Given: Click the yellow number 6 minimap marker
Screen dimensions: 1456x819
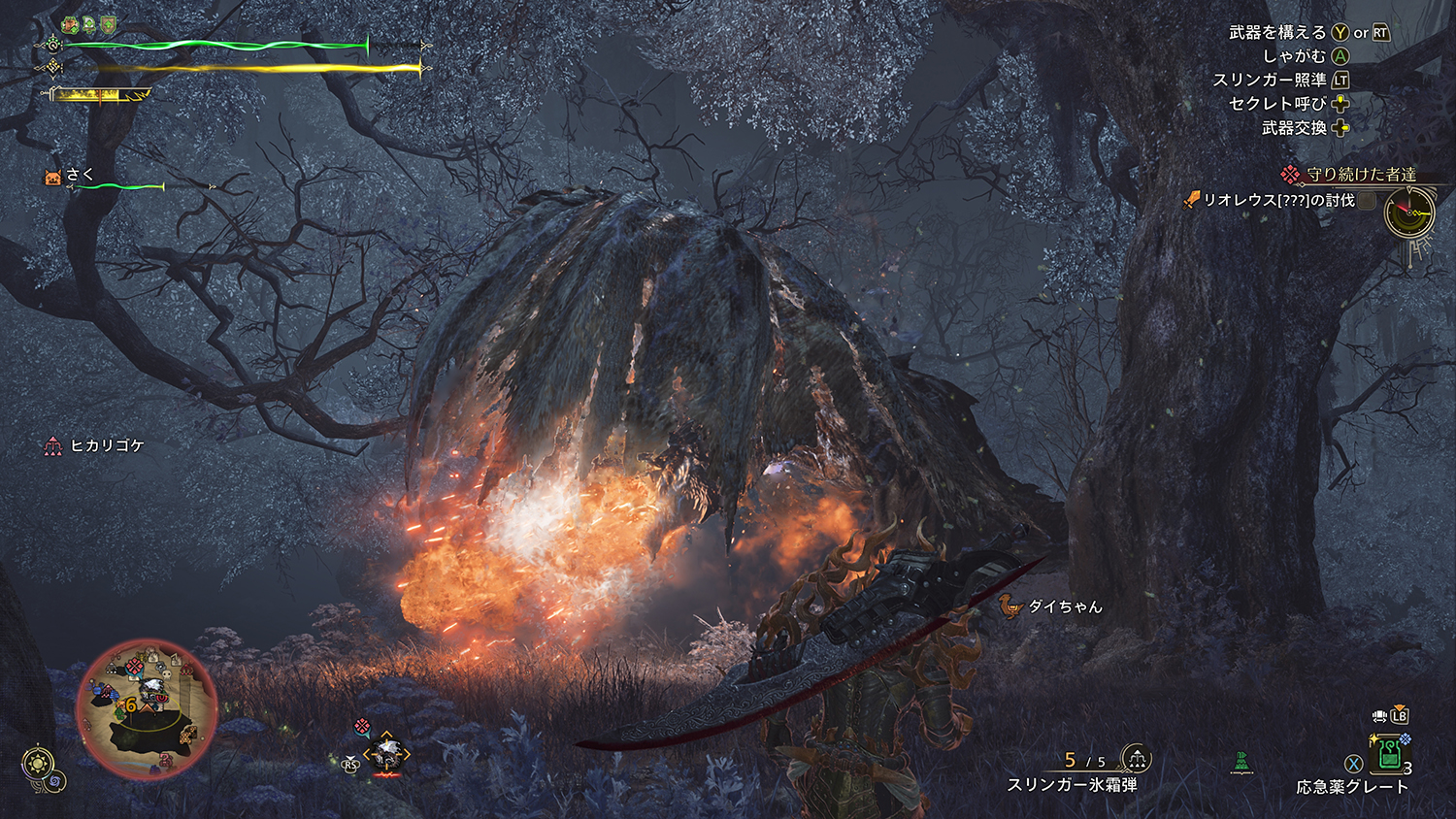Looking at the screenshot, I should [130, 705].
